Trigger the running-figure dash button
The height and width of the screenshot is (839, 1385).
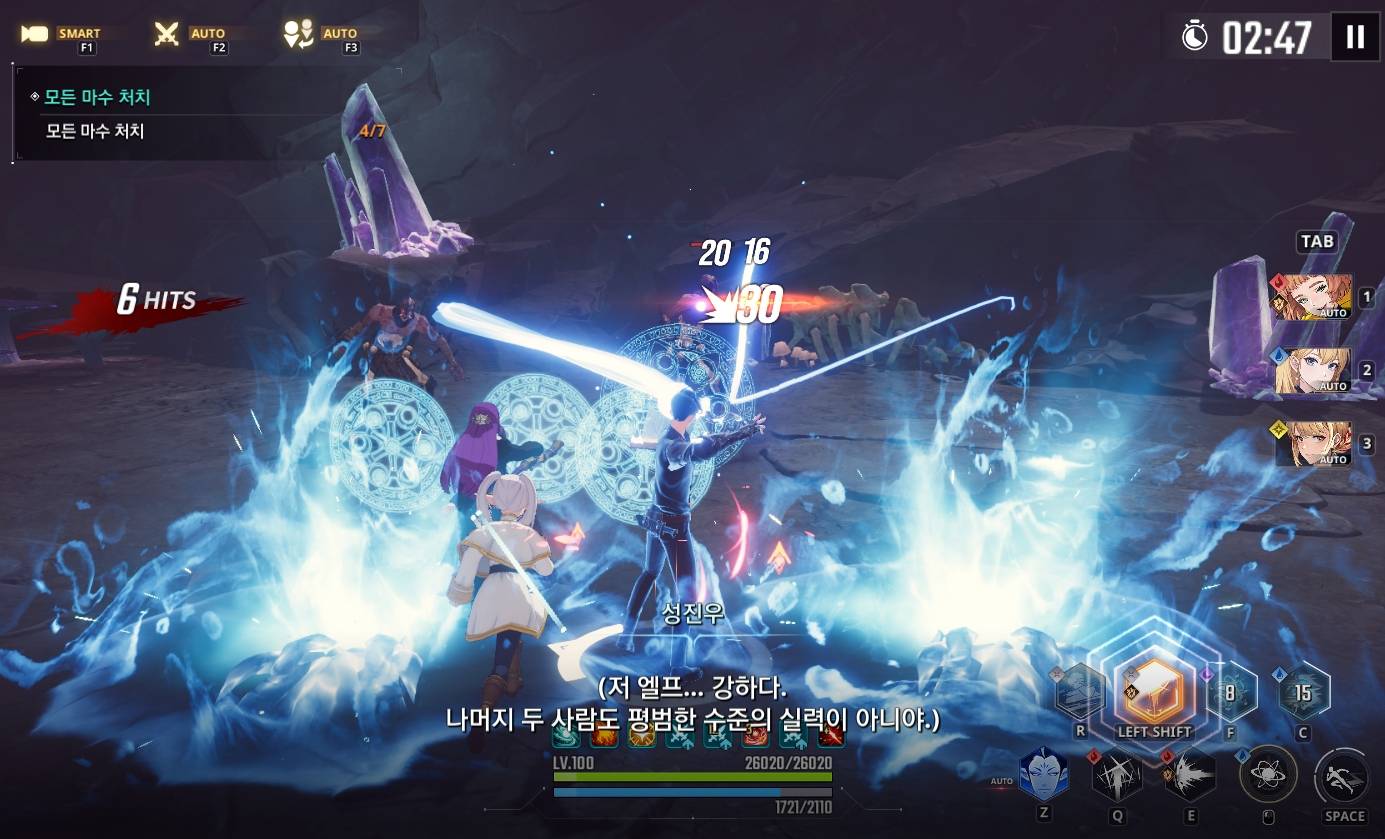[1344, 776]
